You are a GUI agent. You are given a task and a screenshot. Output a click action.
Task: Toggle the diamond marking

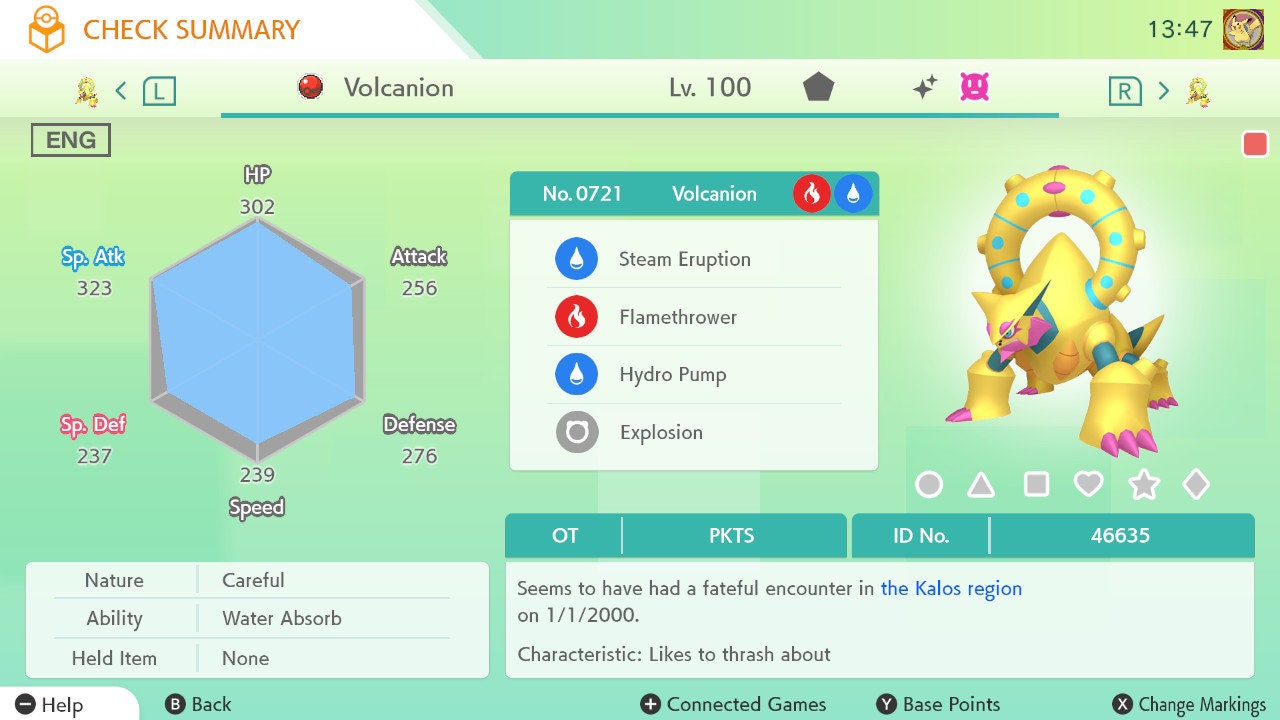point(1196,485)
